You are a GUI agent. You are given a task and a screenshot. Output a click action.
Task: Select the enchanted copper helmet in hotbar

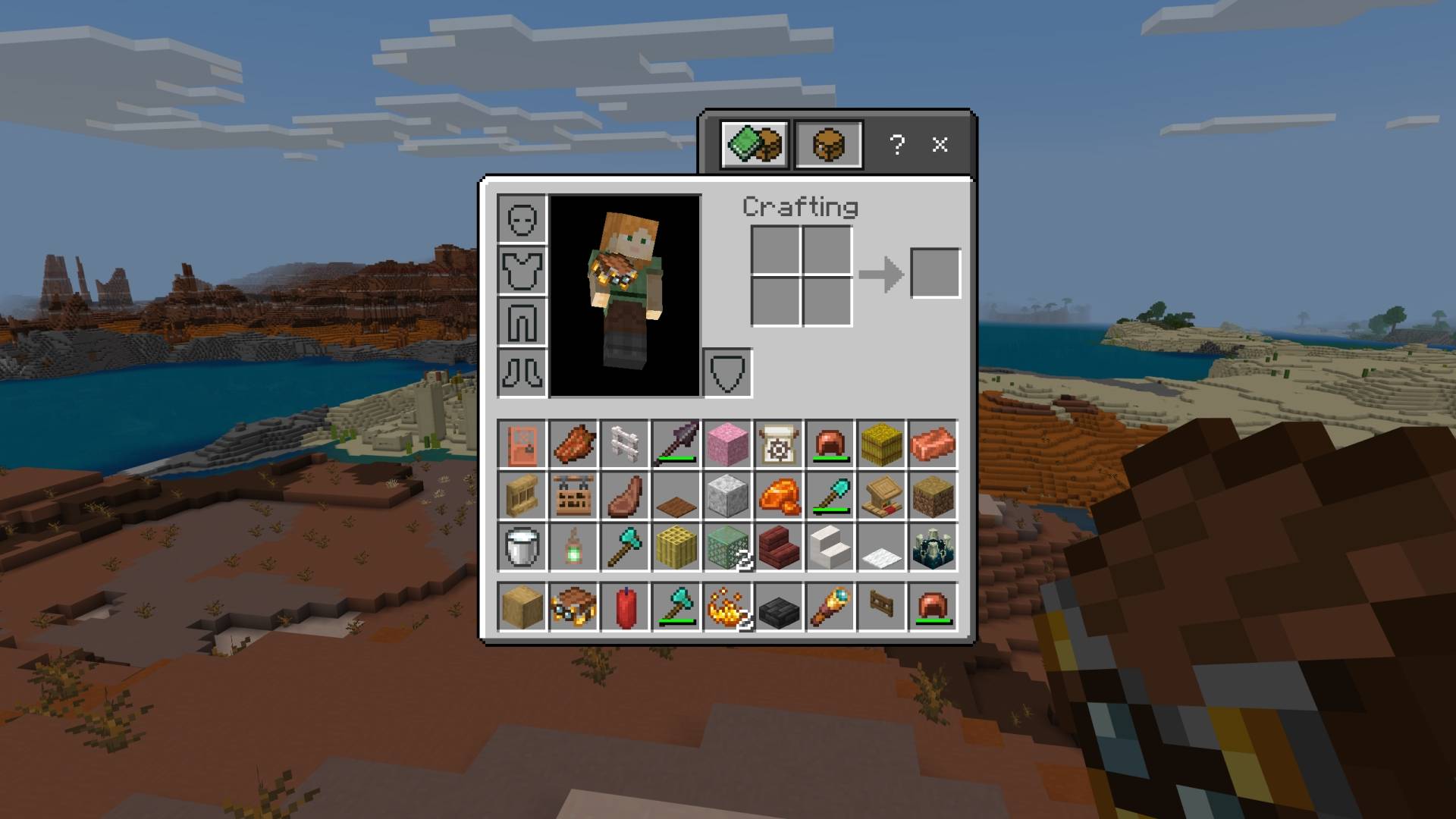tap(933, 604)
